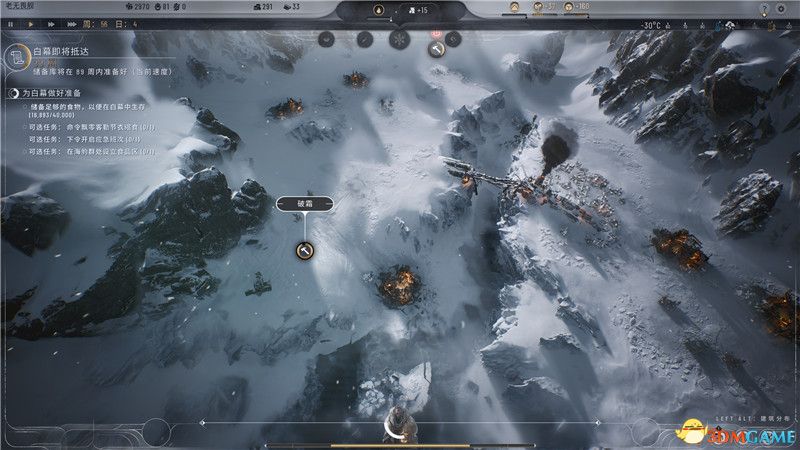Expand the 为白幕做好准备 objective header
The height and width of the screenshot is (450, 800).
pos(13,93)
